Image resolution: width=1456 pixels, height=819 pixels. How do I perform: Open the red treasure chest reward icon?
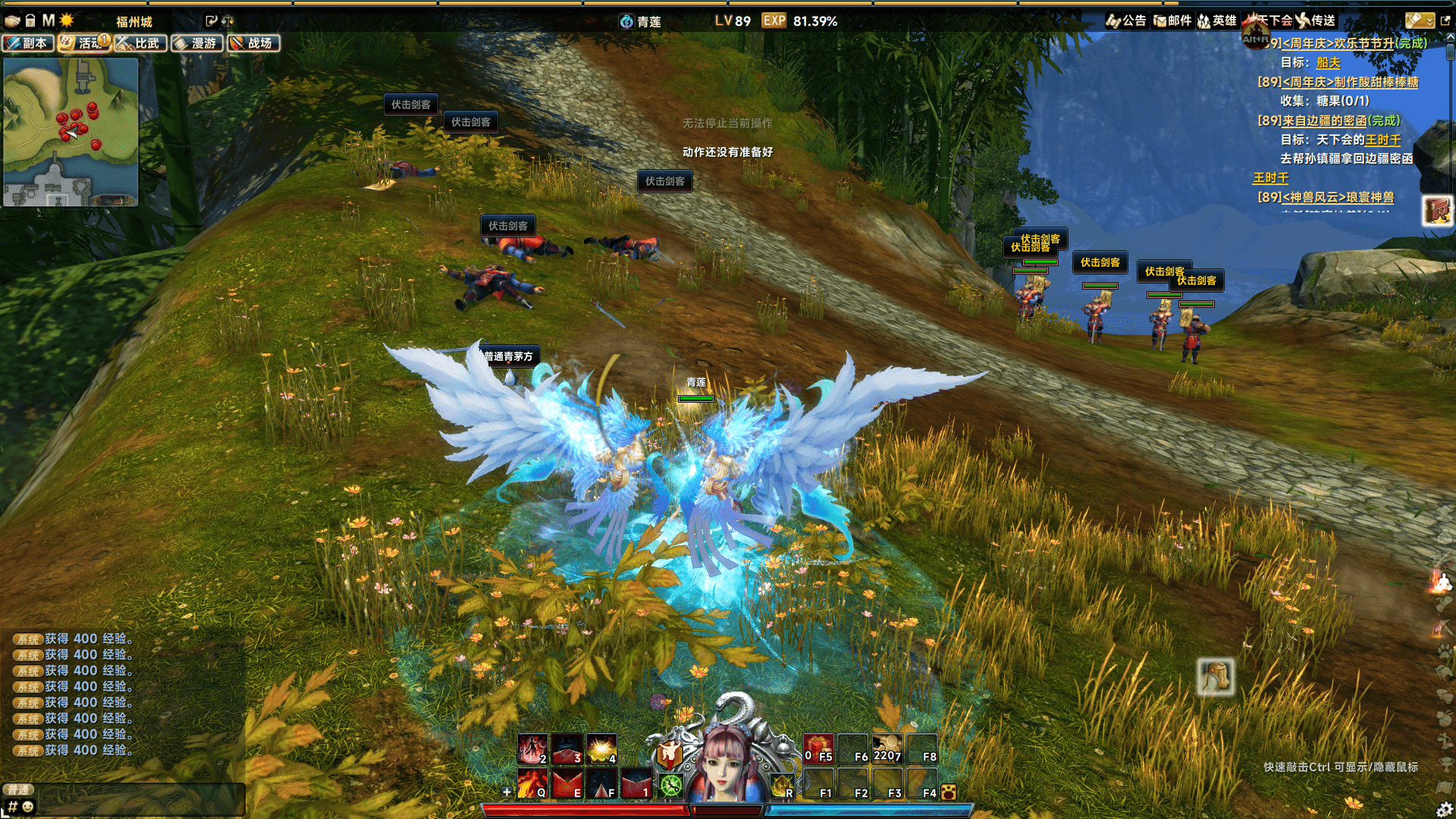coord(1436,210)
